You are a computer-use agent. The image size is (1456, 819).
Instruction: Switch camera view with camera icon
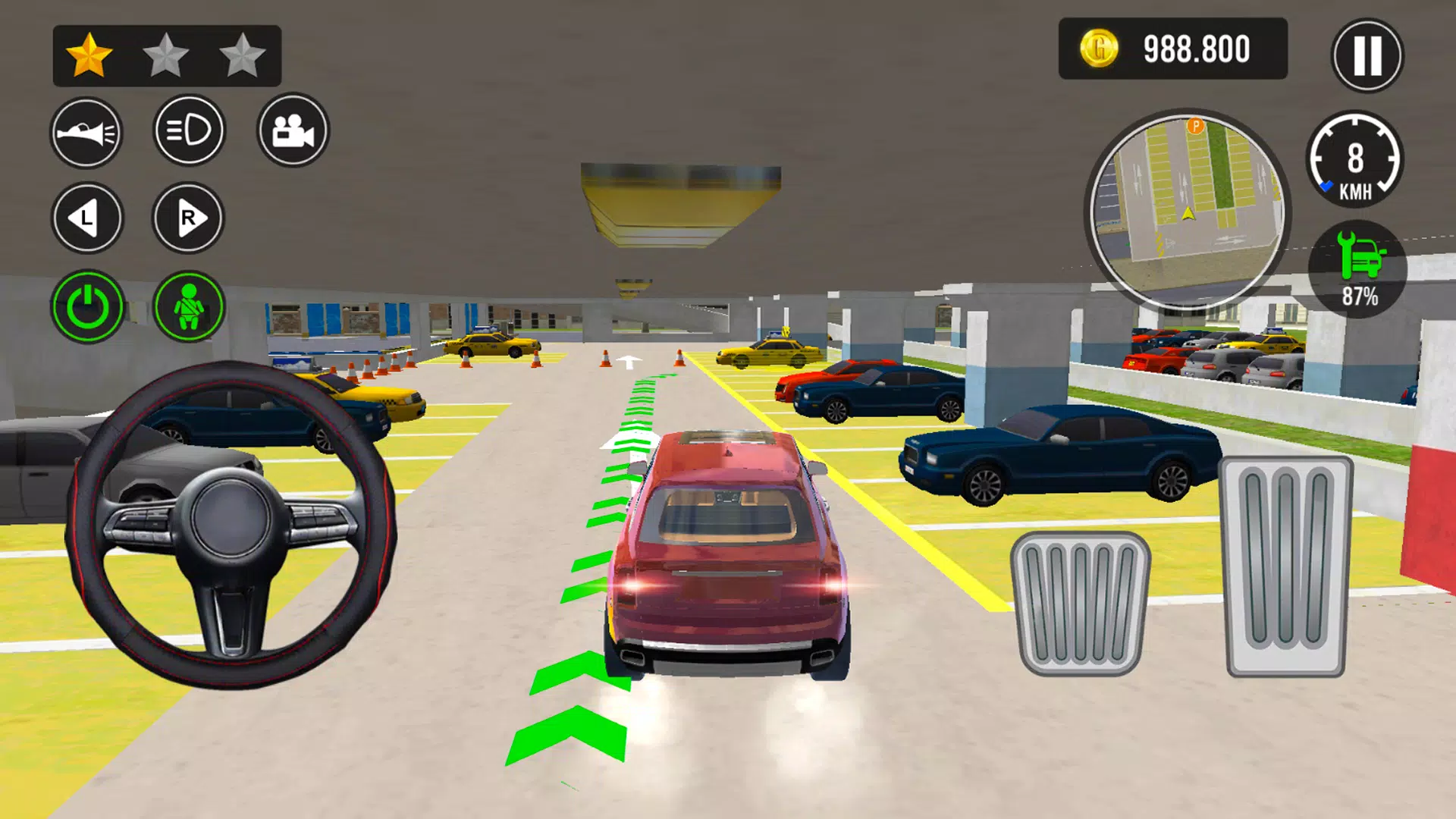coord(293,130)
